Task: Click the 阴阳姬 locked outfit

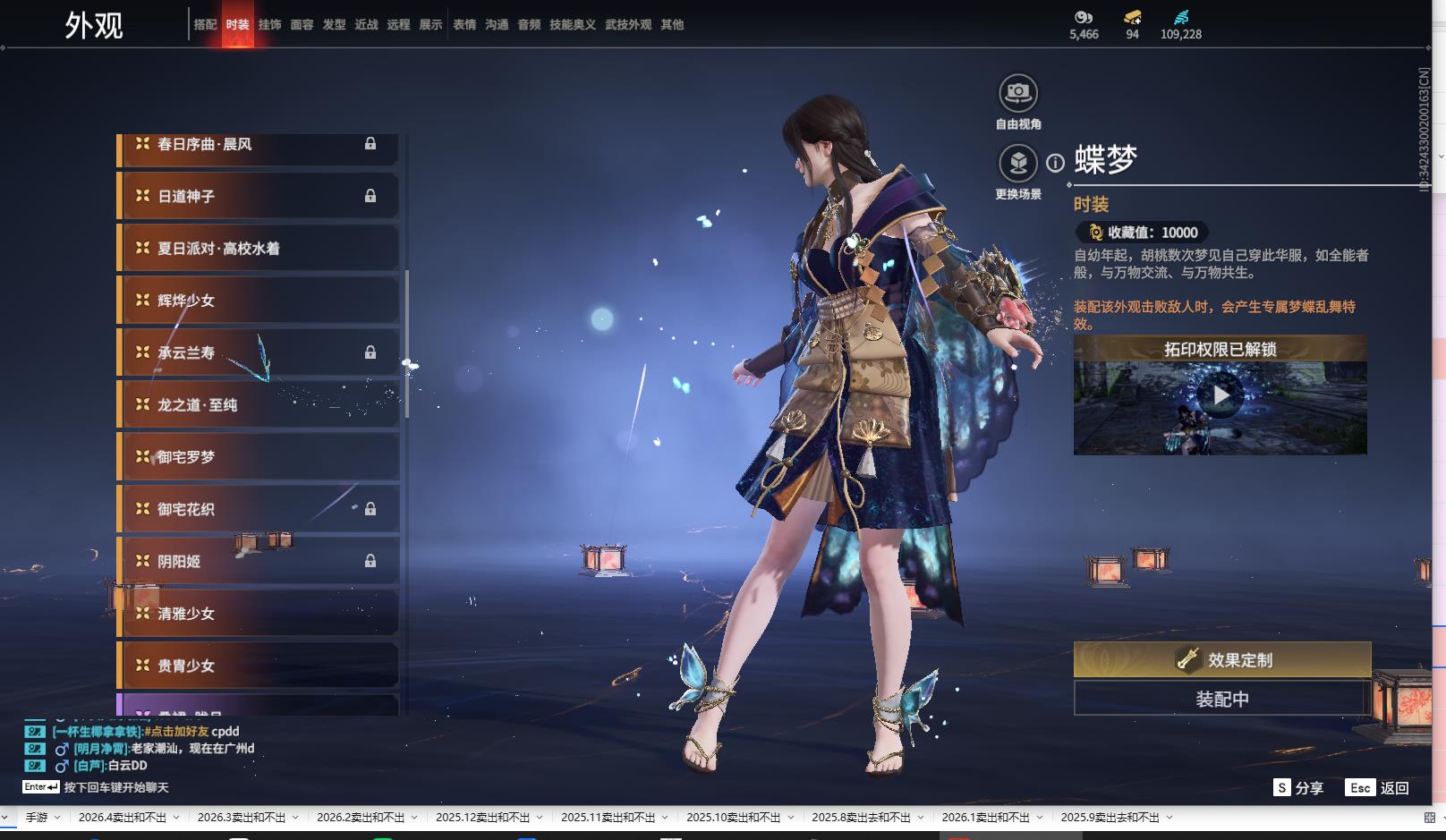Action: point(258,562)
